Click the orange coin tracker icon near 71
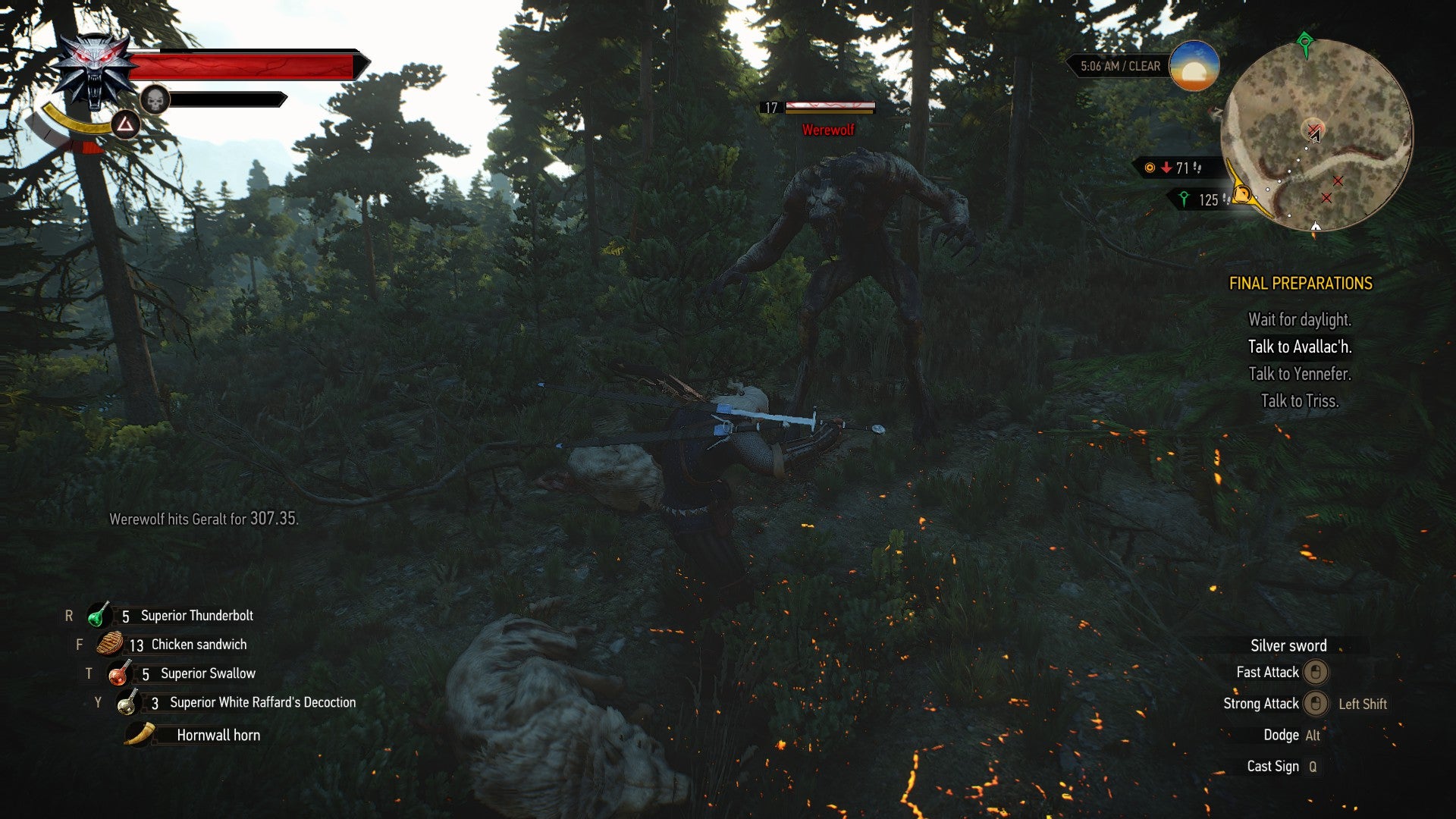The width and height of the screenshot is (1456, 819). pyautogui.click(x=1149, y=168)
